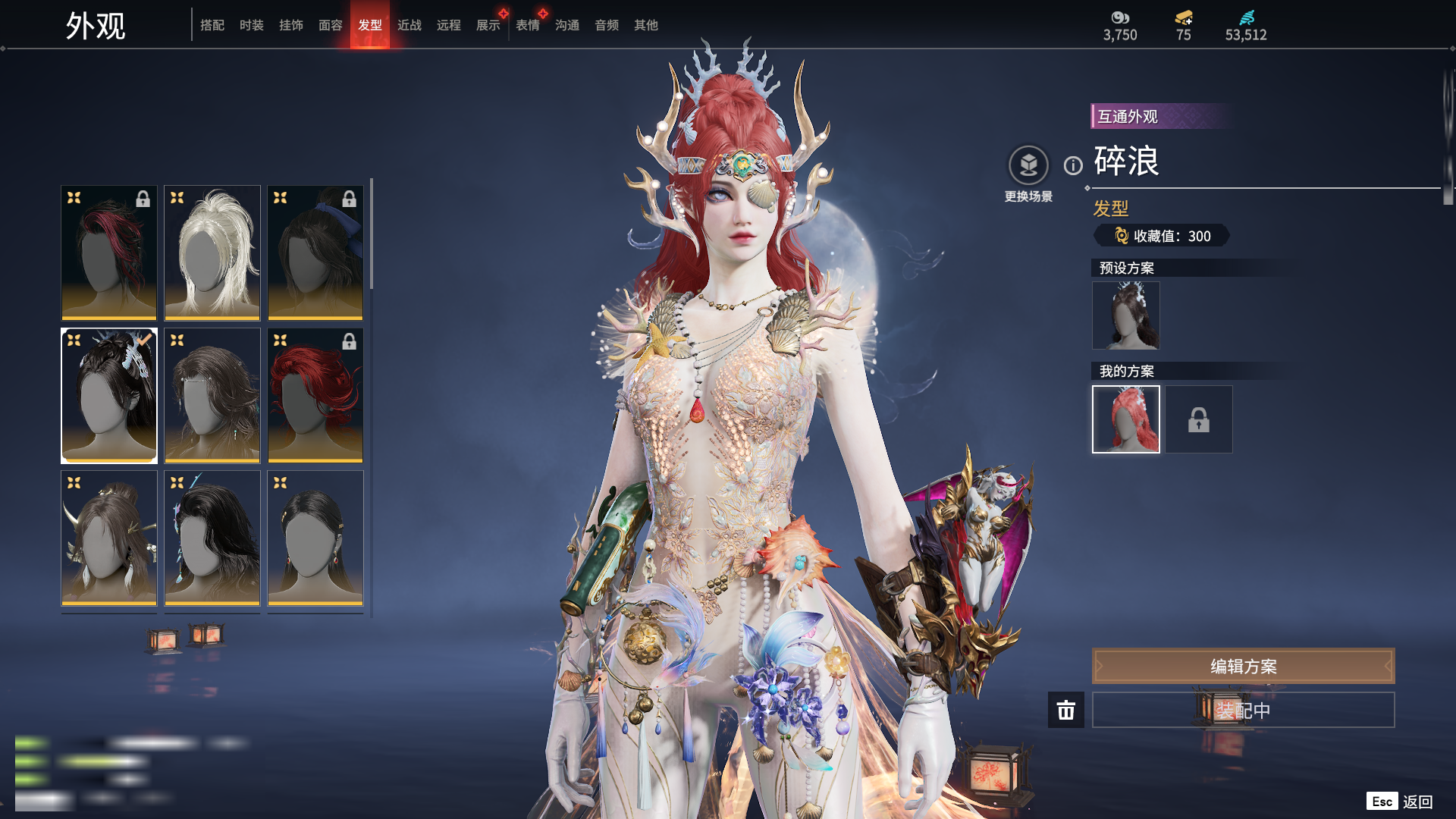1456x819 pixels.
Task: Click the trash can delete icon
Action: (x=1066, y=710)
